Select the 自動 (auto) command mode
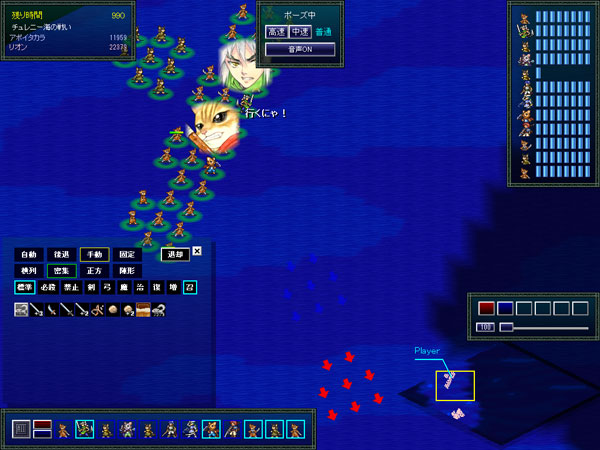The width and height of the screenshot is (600, 450). click(x=27, y=254)
